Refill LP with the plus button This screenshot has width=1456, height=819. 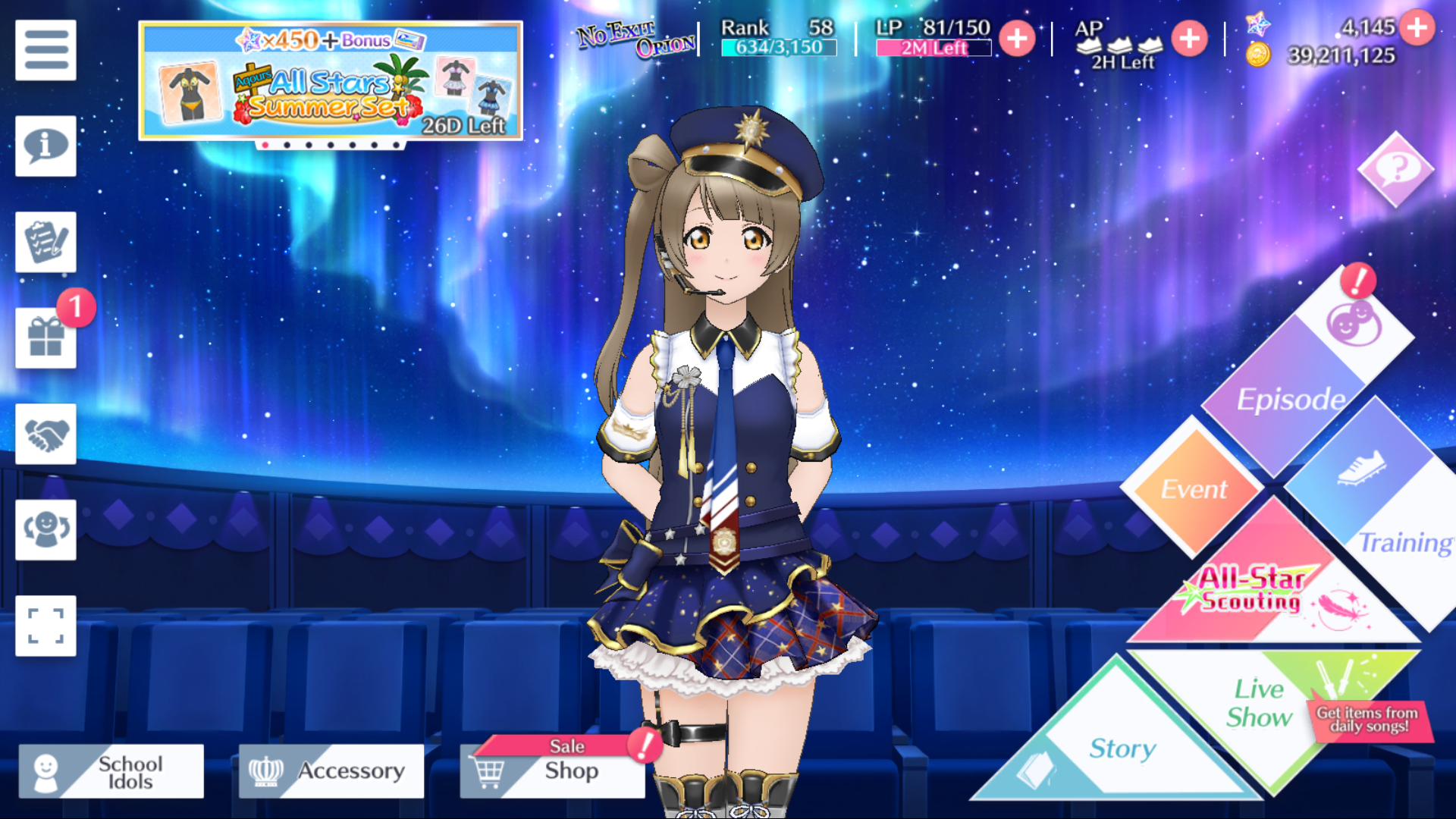1017,38
